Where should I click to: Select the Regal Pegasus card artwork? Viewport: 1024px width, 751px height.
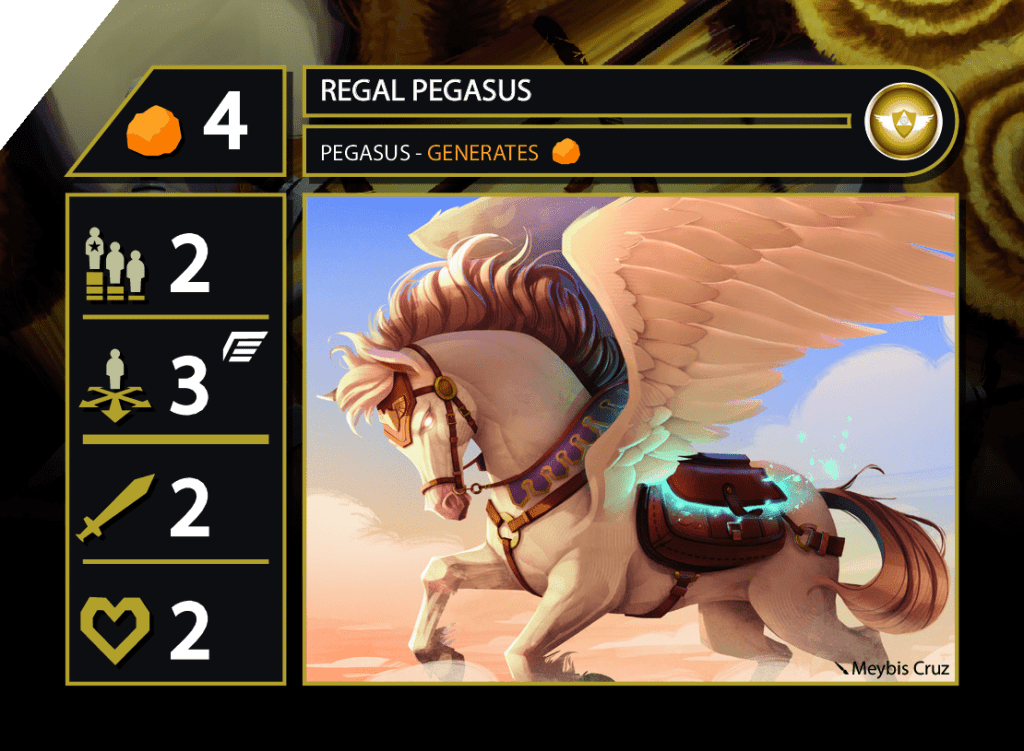[x=630, y=438]
